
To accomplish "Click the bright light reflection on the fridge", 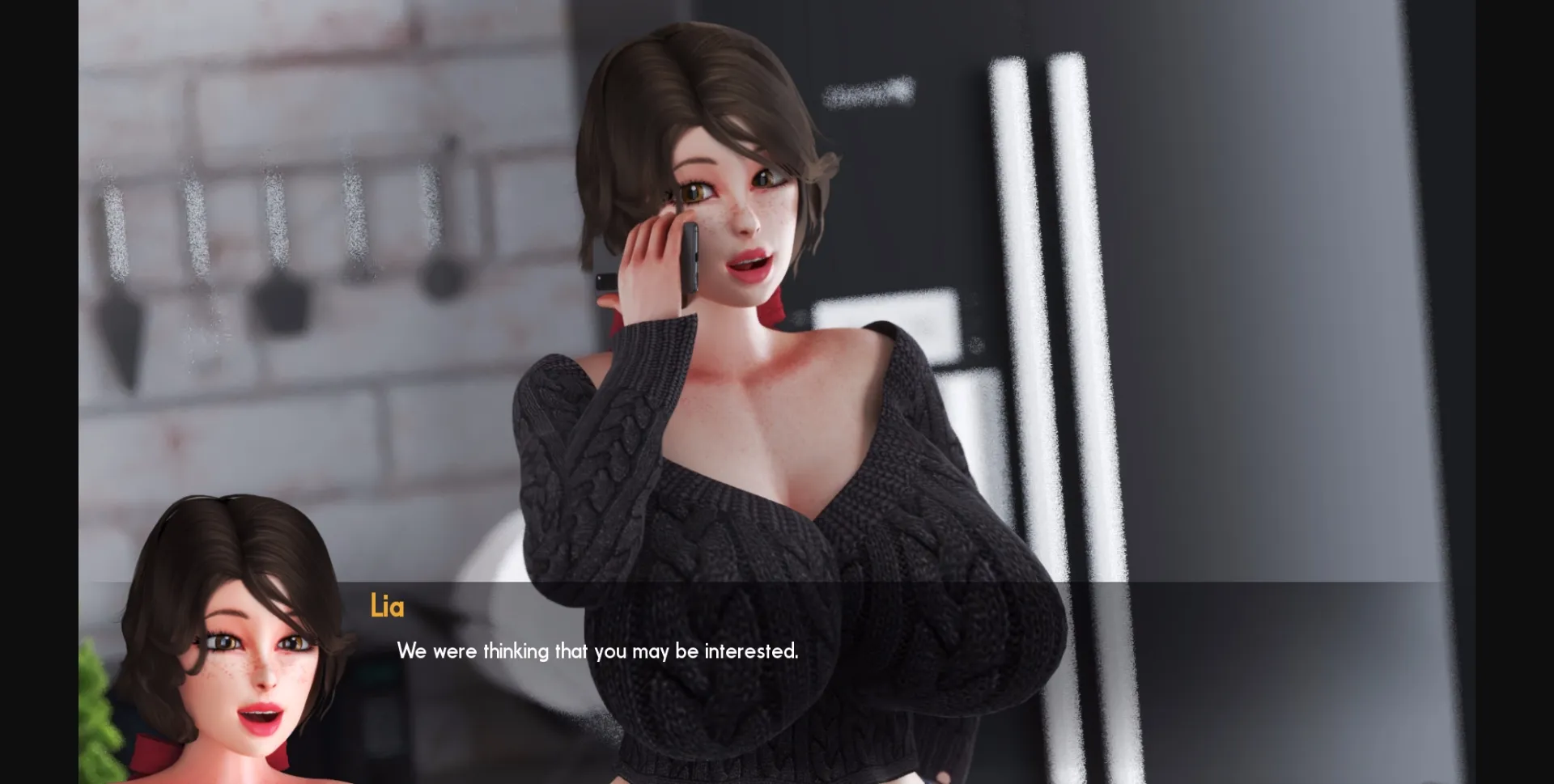I will click(x=1044, y=243).
